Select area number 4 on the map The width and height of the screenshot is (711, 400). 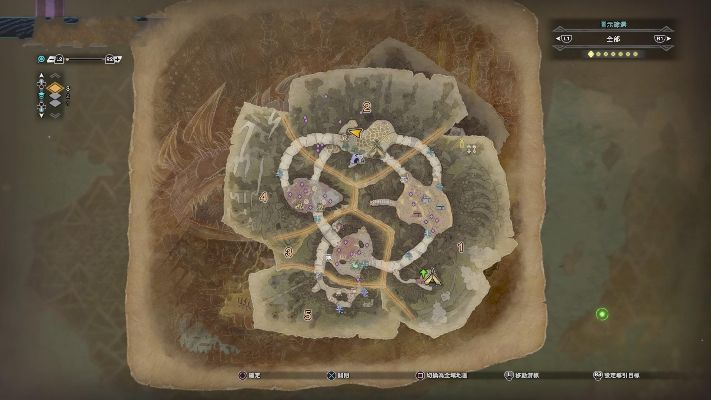pos(263,198)
